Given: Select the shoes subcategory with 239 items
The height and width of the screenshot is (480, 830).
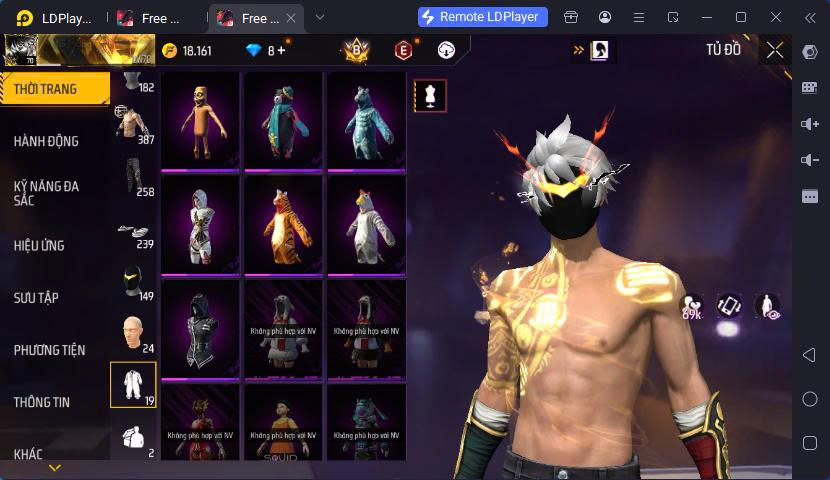Looking at the screenshot, I should 133,232.
